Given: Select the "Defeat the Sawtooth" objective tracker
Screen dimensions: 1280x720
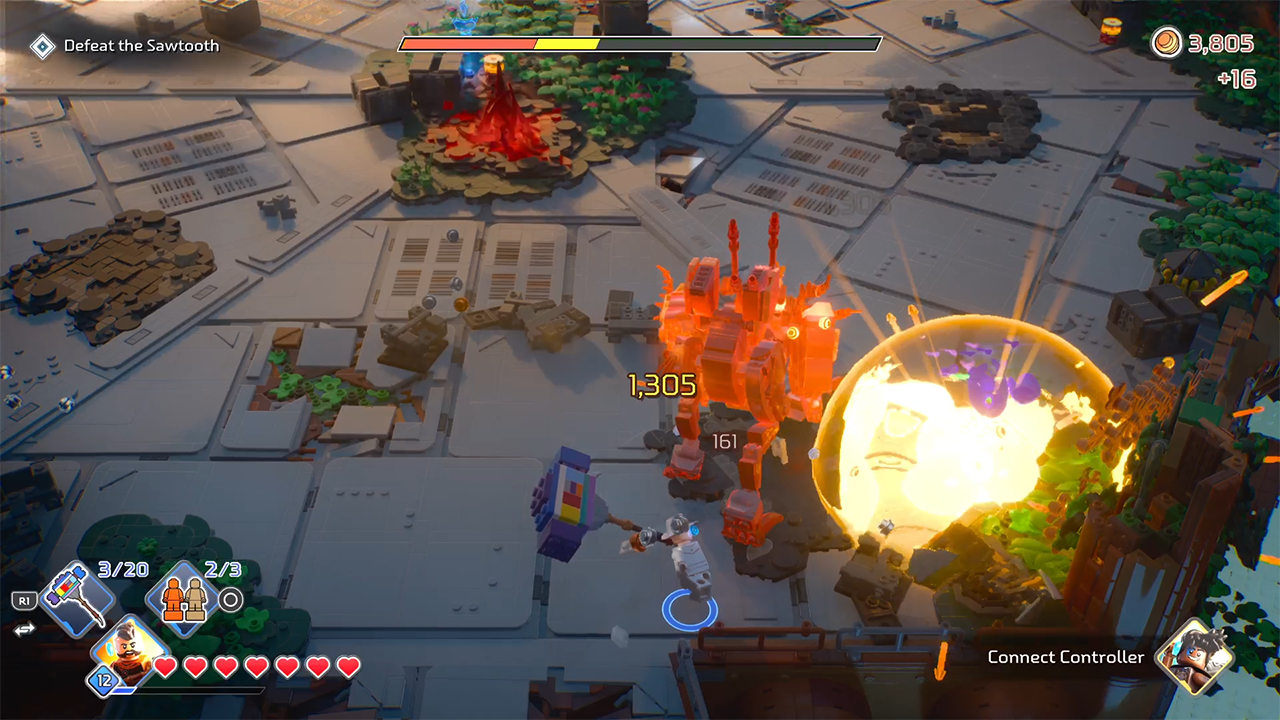Looking at the screenshot, I should (x=126, y=46).
